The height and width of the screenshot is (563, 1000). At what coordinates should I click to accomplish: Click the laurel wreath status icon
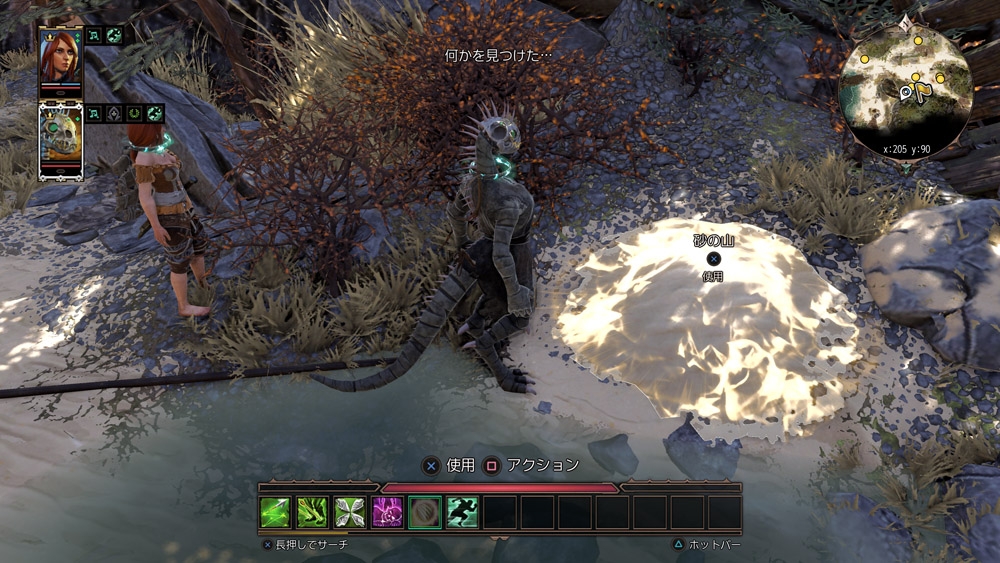click(x=135, y=114)
